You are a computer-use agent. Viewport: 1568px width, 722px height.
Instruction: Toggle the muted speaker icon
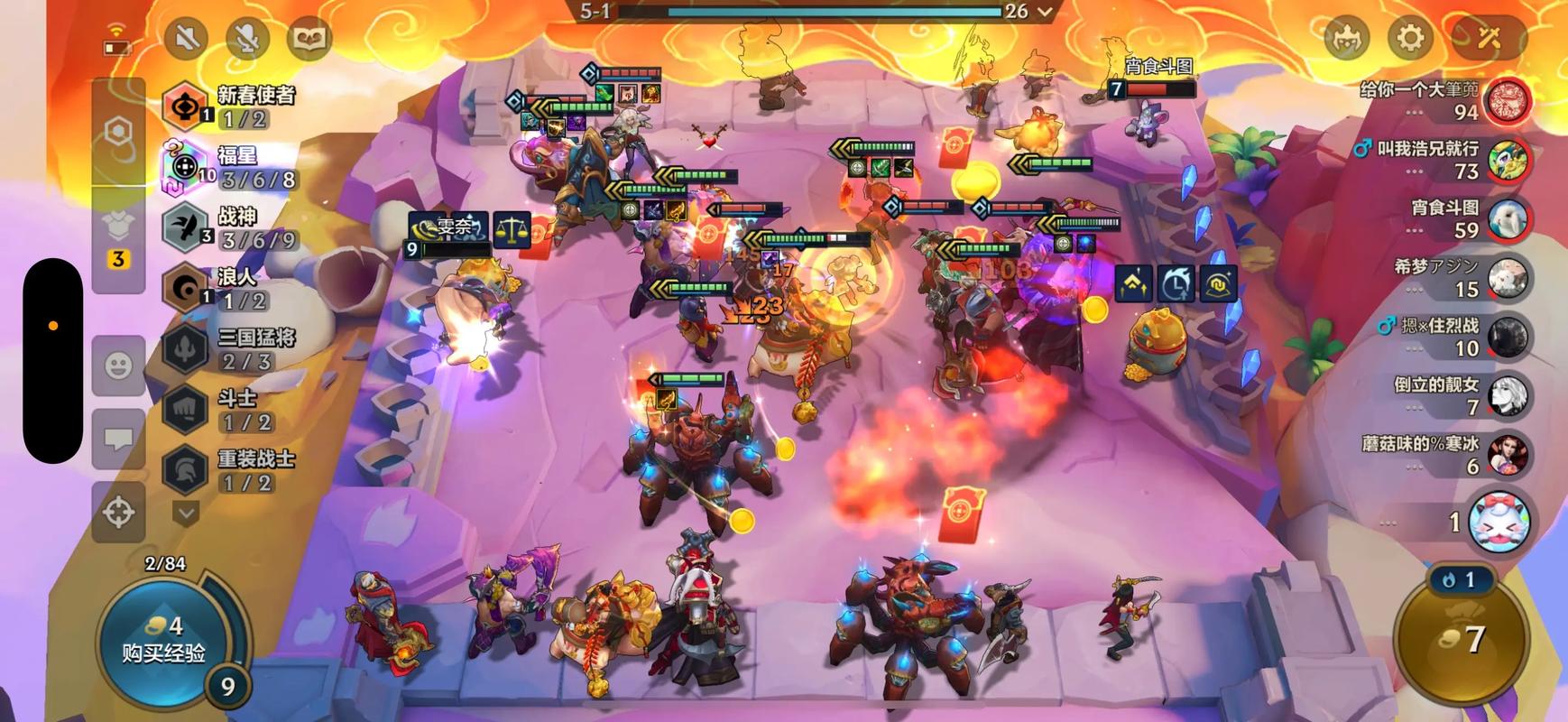(187, 38)
